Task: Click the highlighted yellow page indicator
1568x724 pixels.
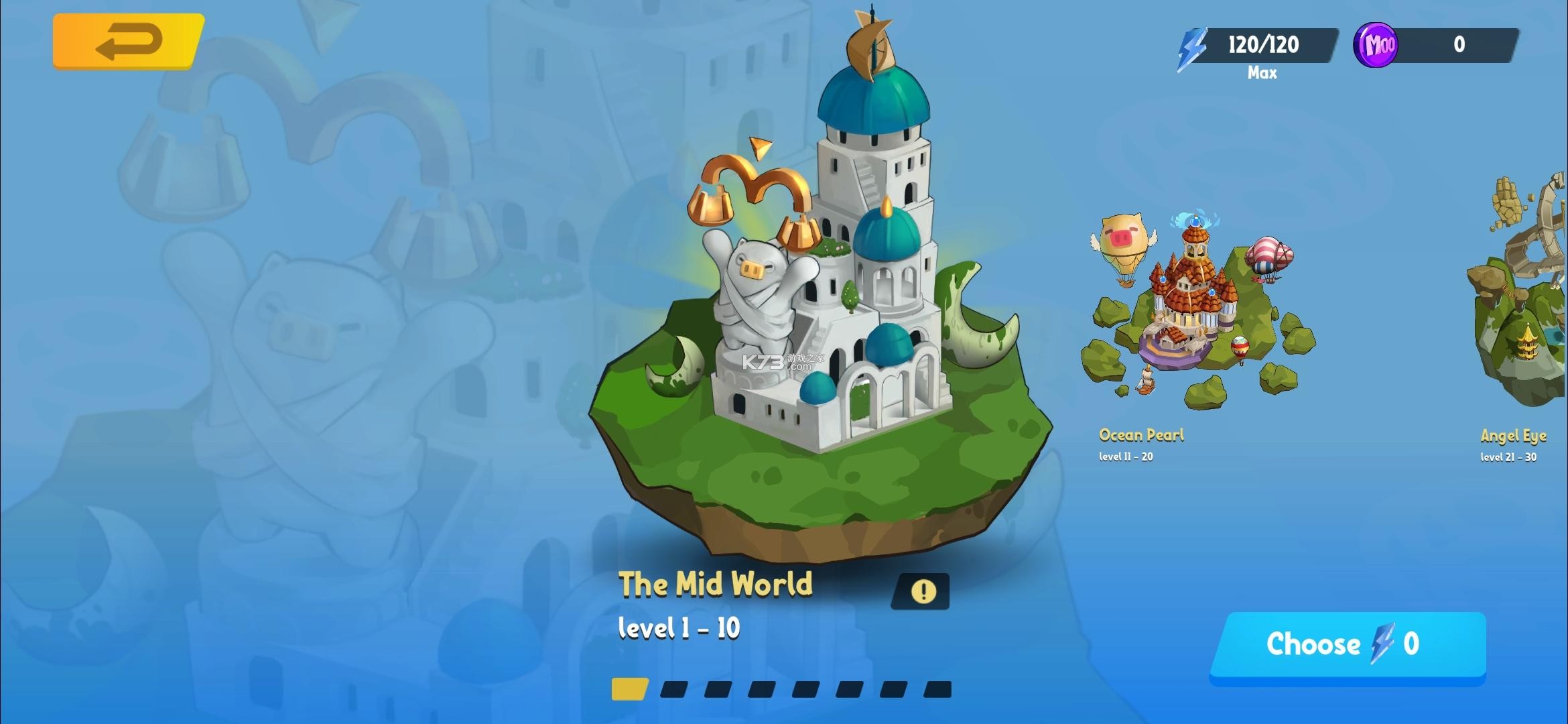Action: point(629,689)
